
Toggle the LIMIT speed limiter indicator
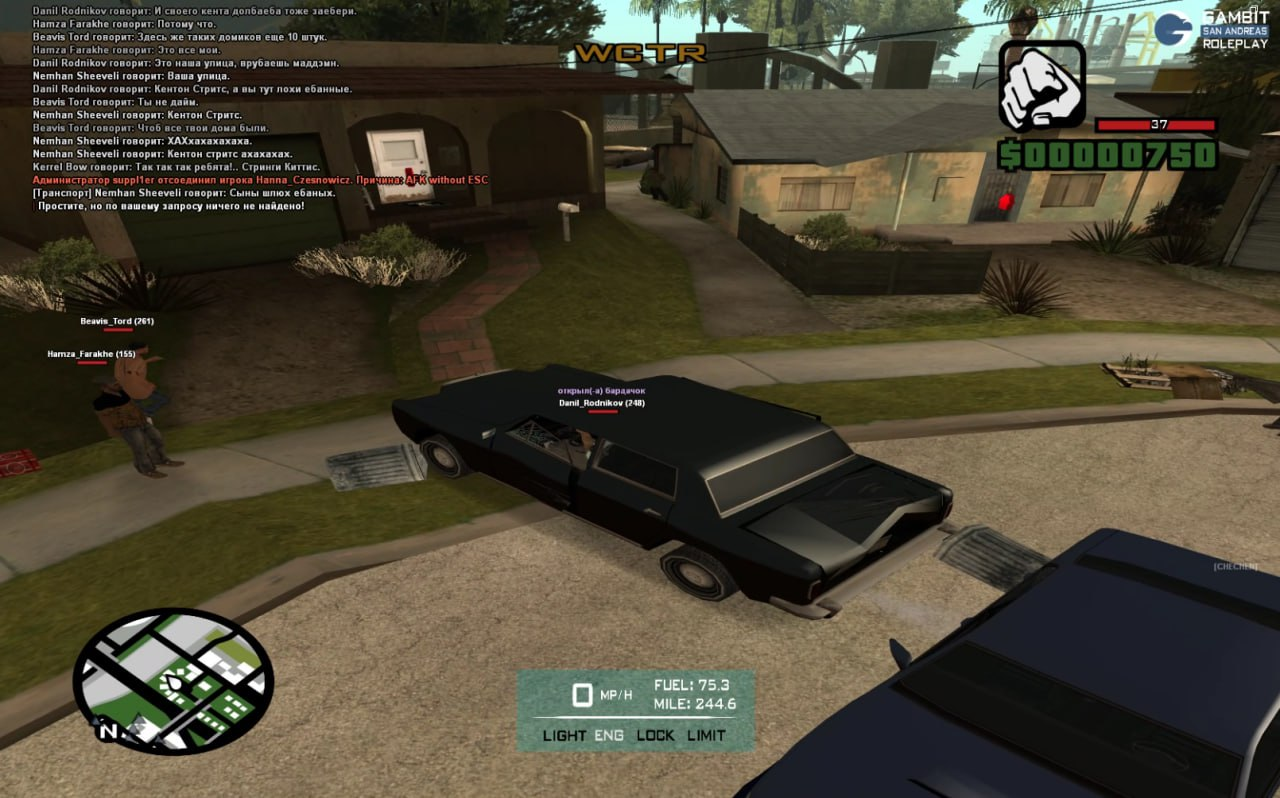(x=706, y=735)
